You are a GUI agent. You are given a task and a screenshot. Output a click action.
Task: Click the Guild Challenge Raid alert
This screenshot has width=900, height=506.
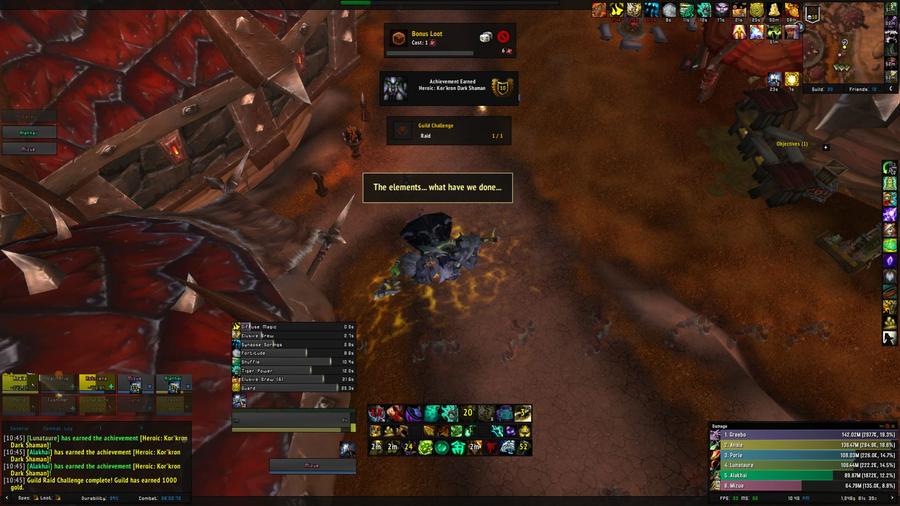pyautogui.click(x=449, y=130)
